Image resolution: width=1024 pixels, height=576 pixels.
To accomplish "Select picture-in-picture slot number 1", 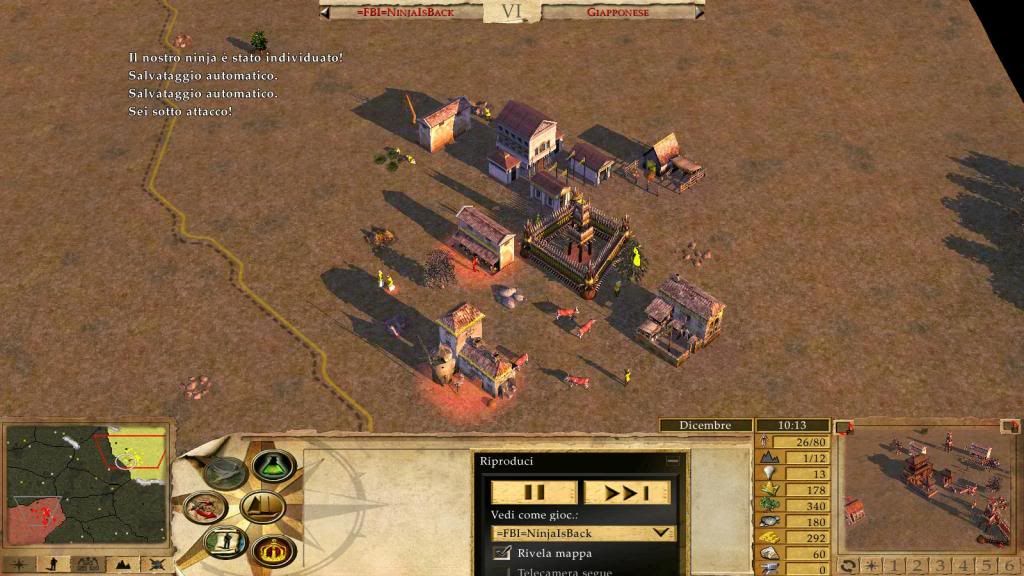I will point(891,566).
